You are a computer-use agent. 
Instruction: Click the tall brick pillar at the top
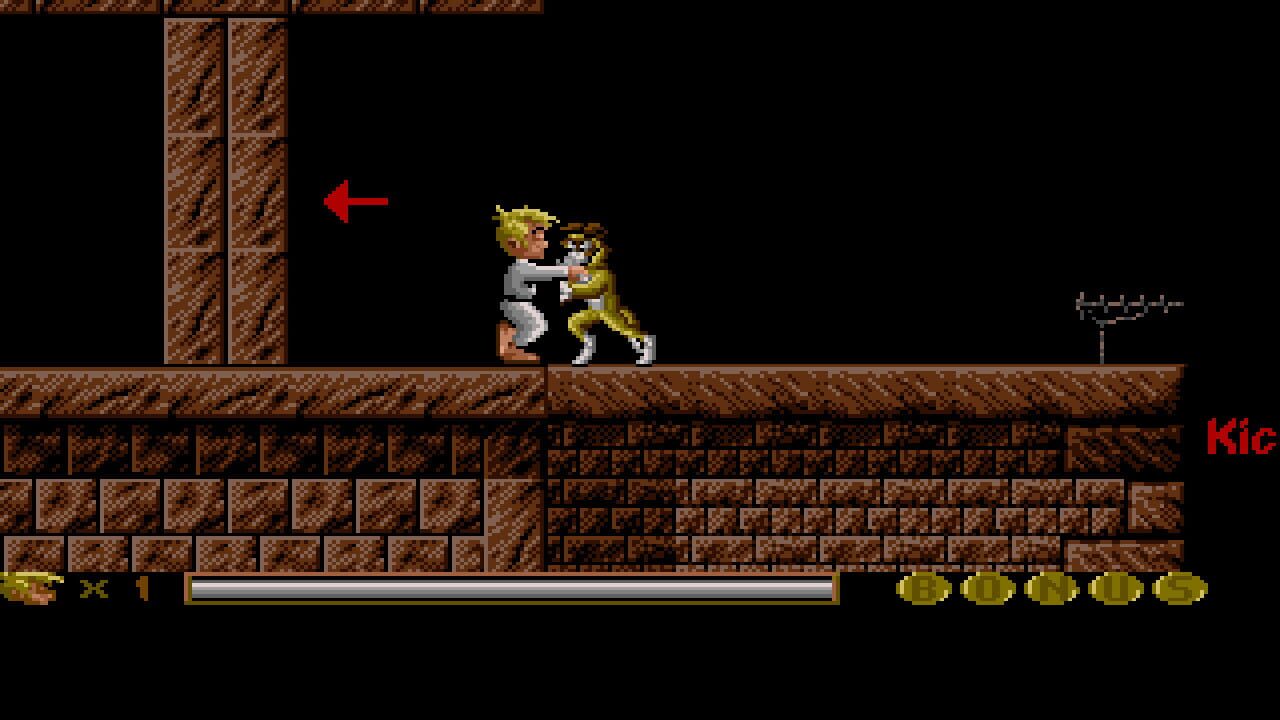click(225, 120)
